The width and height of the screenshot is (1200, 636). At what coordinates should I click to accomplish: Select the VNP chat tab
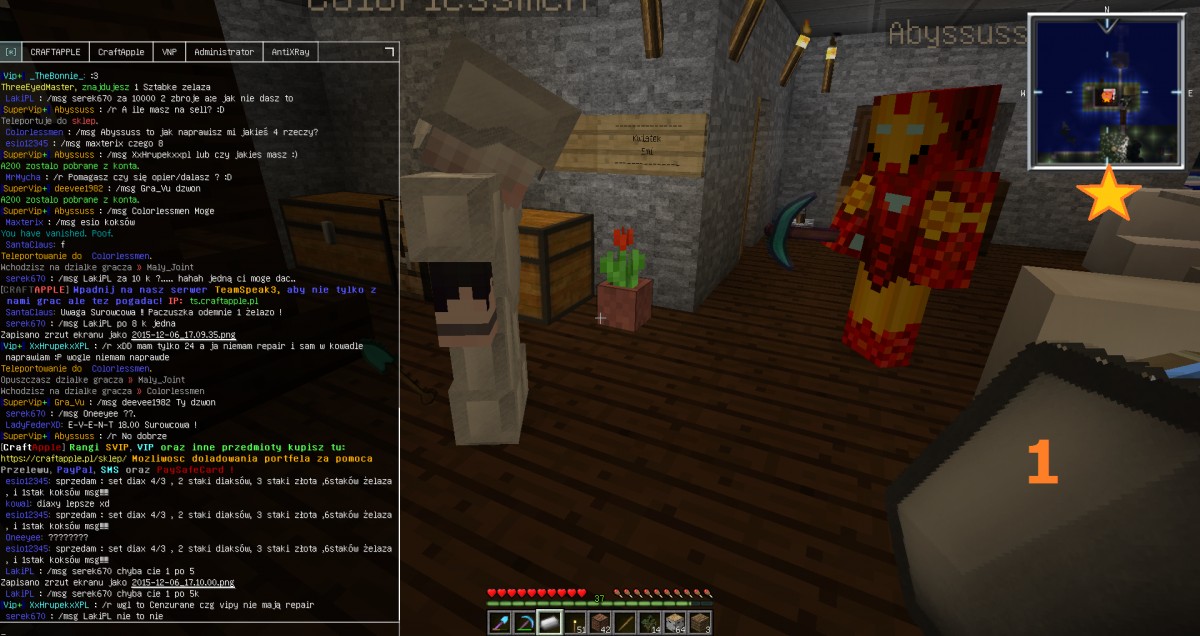click(x=169, y=51)
